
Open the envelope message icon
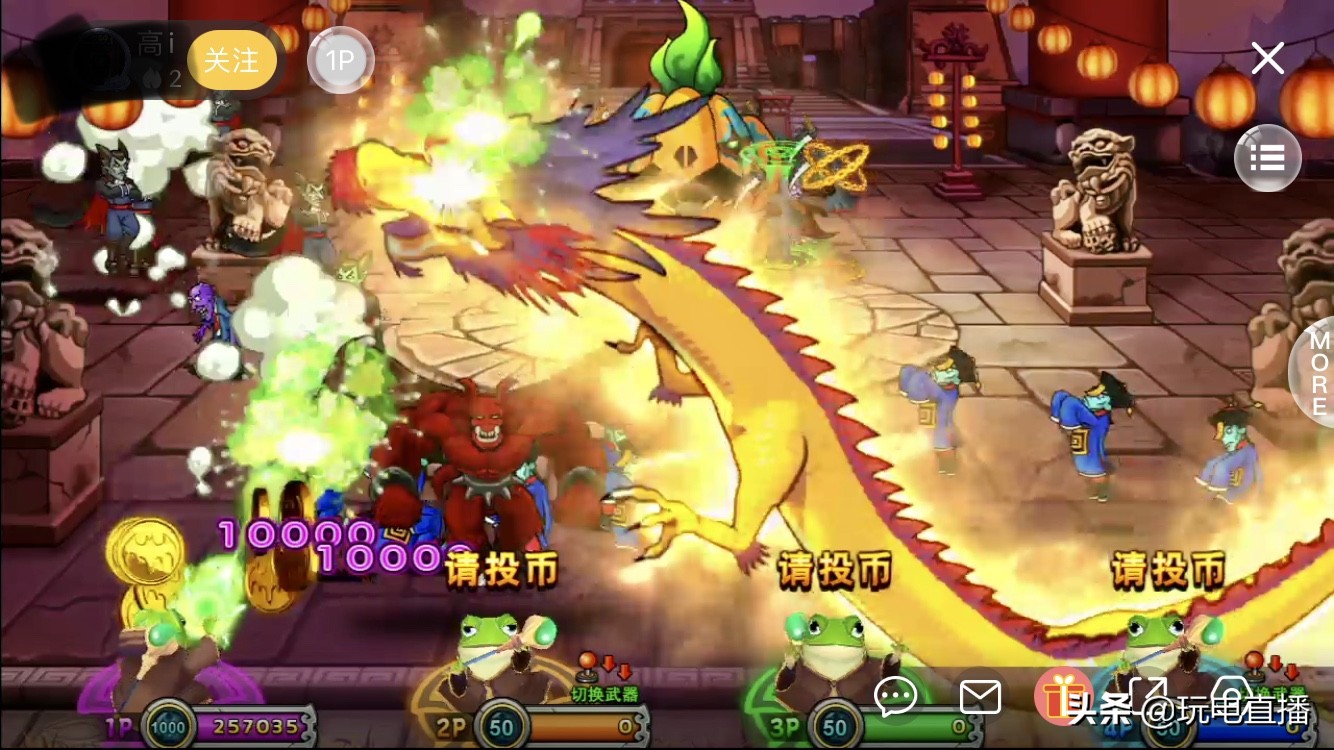click(983, 696)
